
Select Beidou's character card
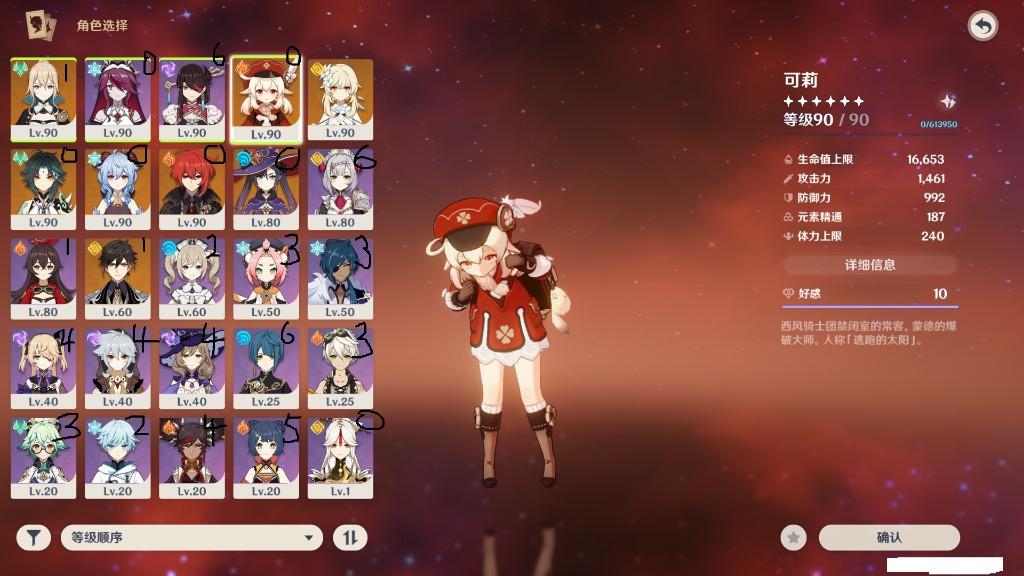[x=192, y=100]
